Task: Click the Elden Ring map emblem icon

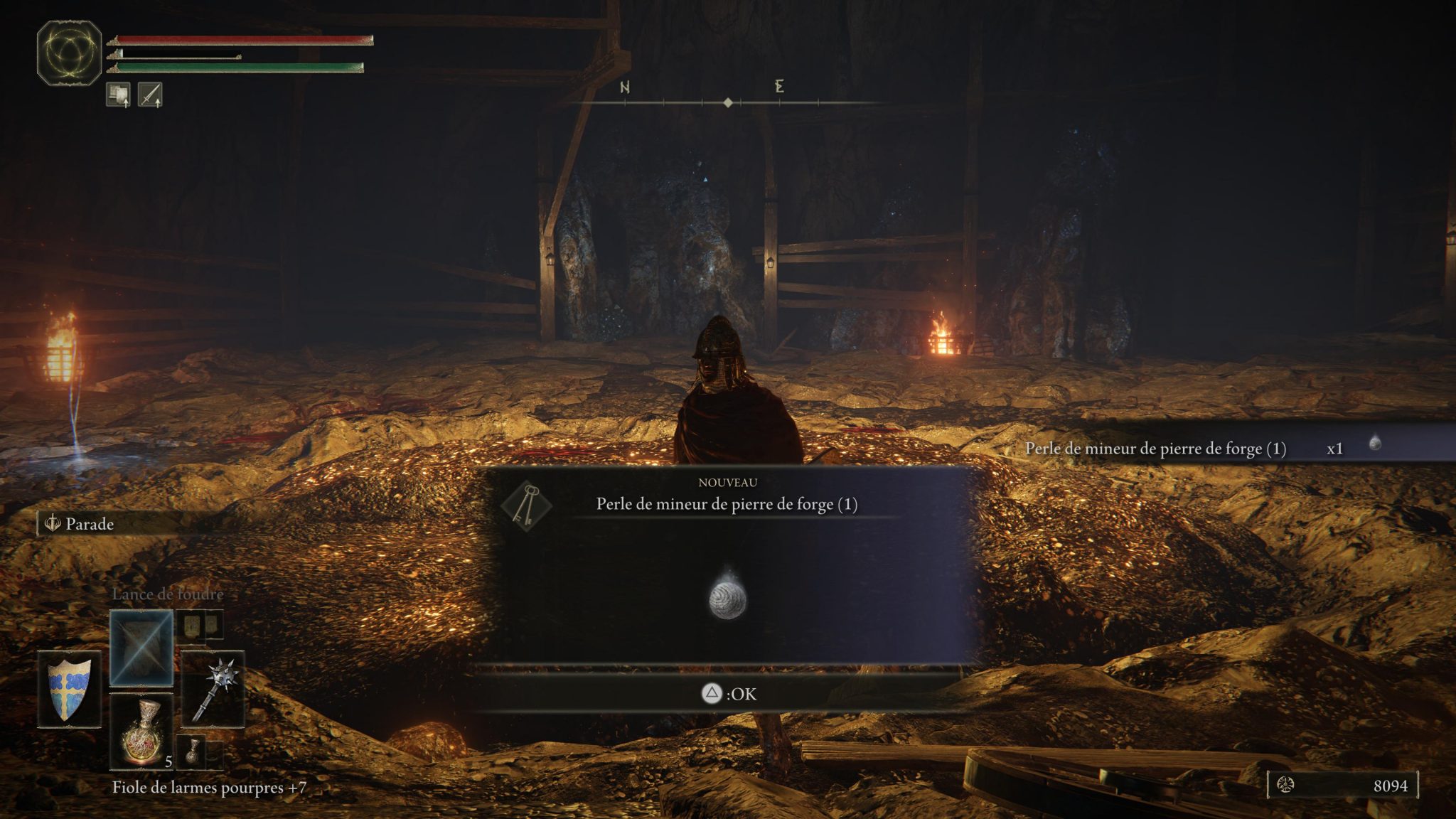Action: (68, 53)
